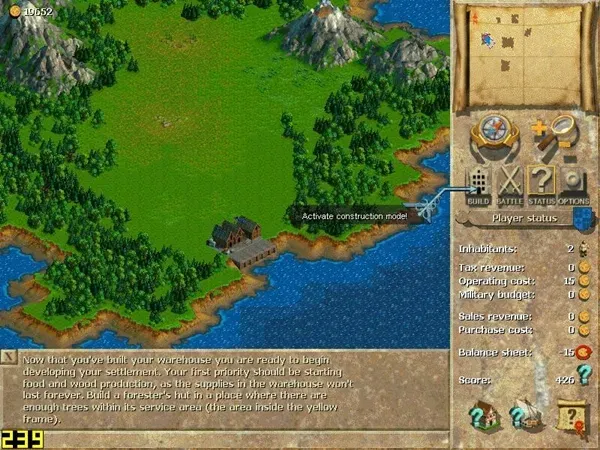
Task: Close the tutorial message box
Action: pos(9,357)
